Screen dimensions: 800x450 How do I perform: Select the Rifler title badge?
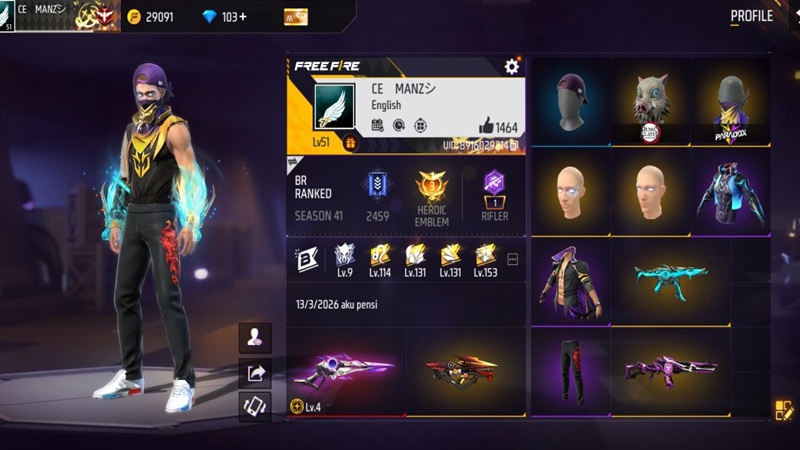(493, 186)
